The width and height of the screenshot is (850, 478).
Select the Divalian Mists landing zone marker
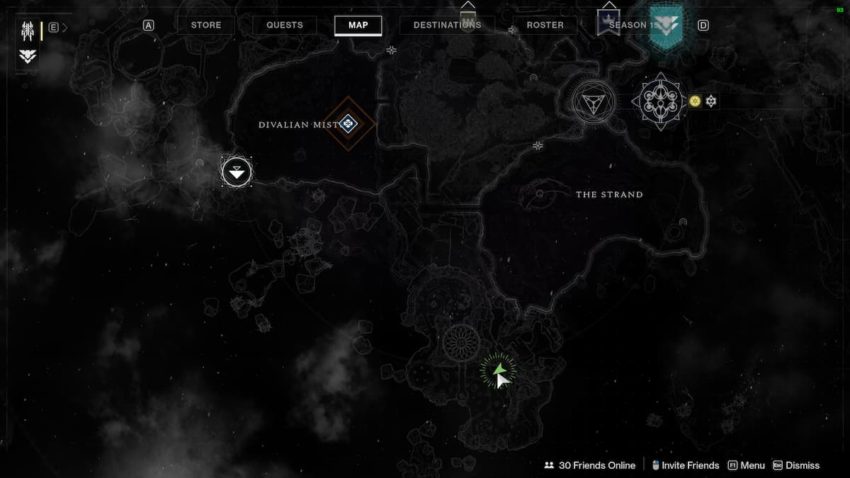347,124
